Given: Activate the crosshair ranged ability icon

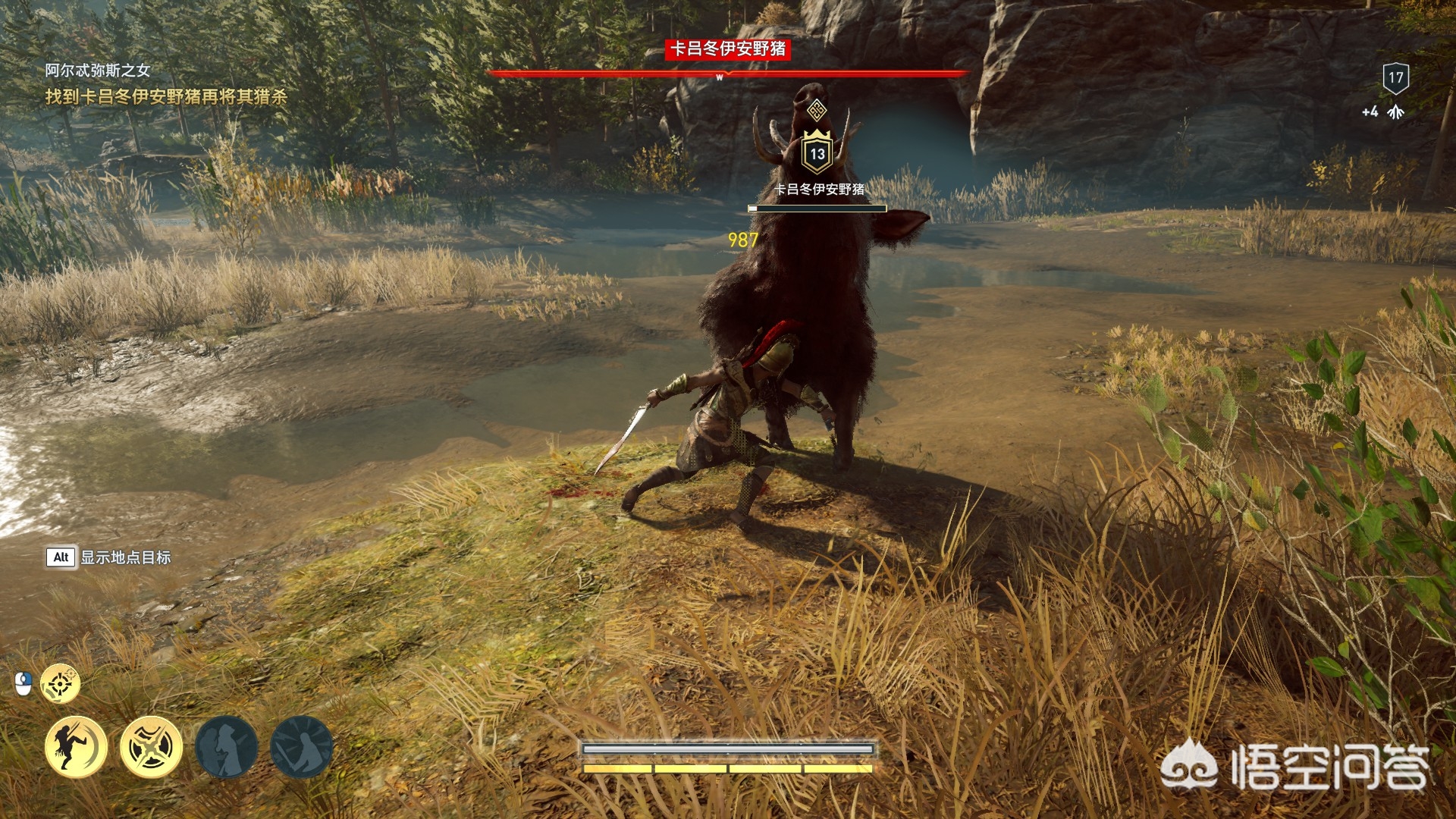Looking at the screenshot, I should pos(60,683).
